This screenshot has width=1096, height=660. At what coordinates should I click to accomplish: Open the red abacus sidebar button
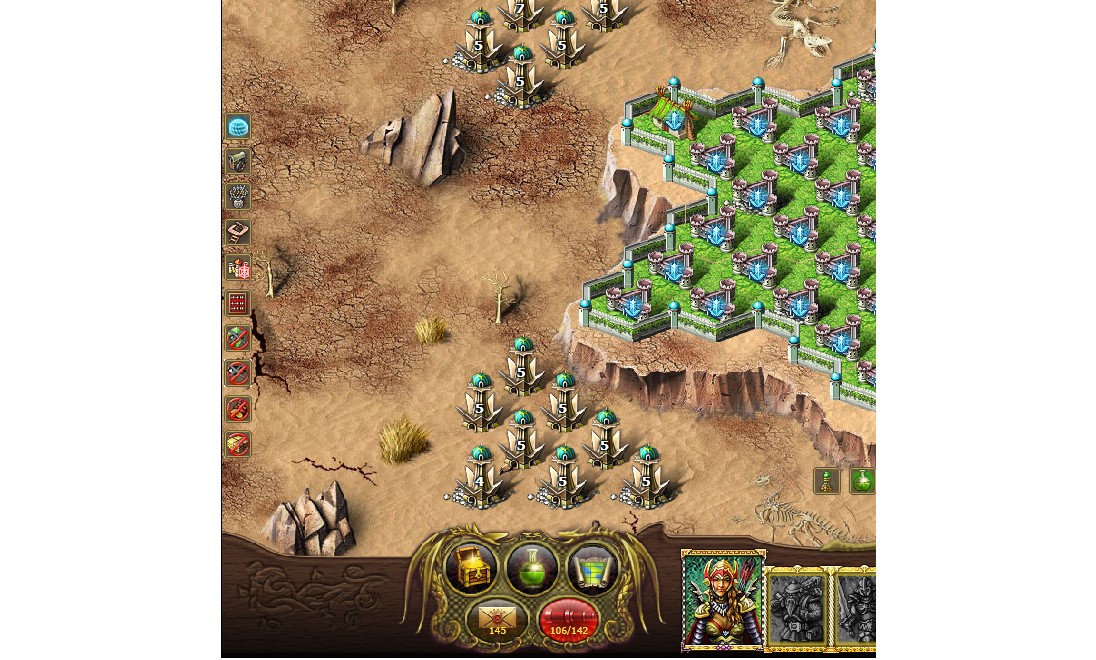[x=238, y=303]
